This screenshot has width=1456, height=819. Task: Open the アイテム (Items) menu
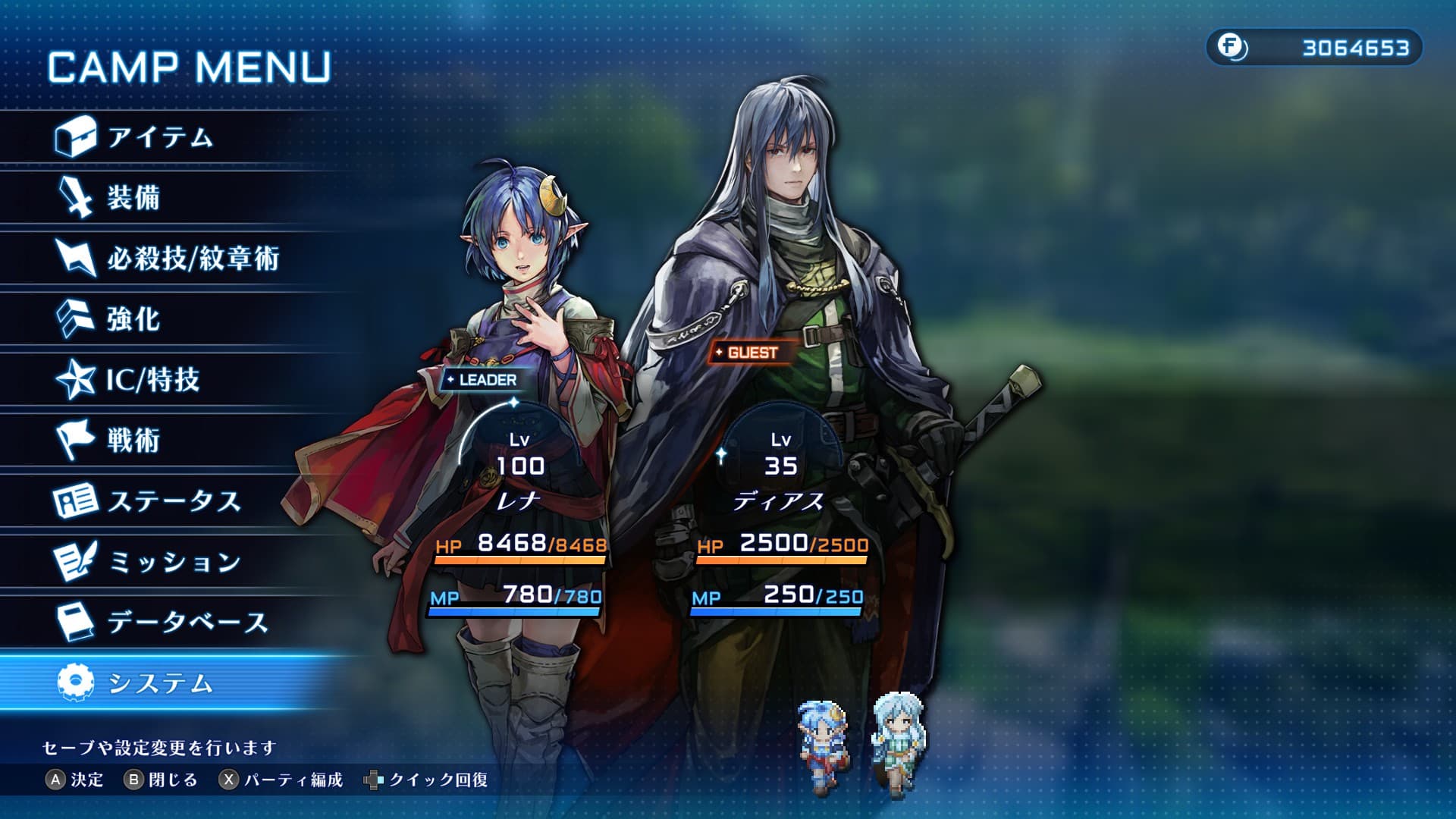[159, 137]
